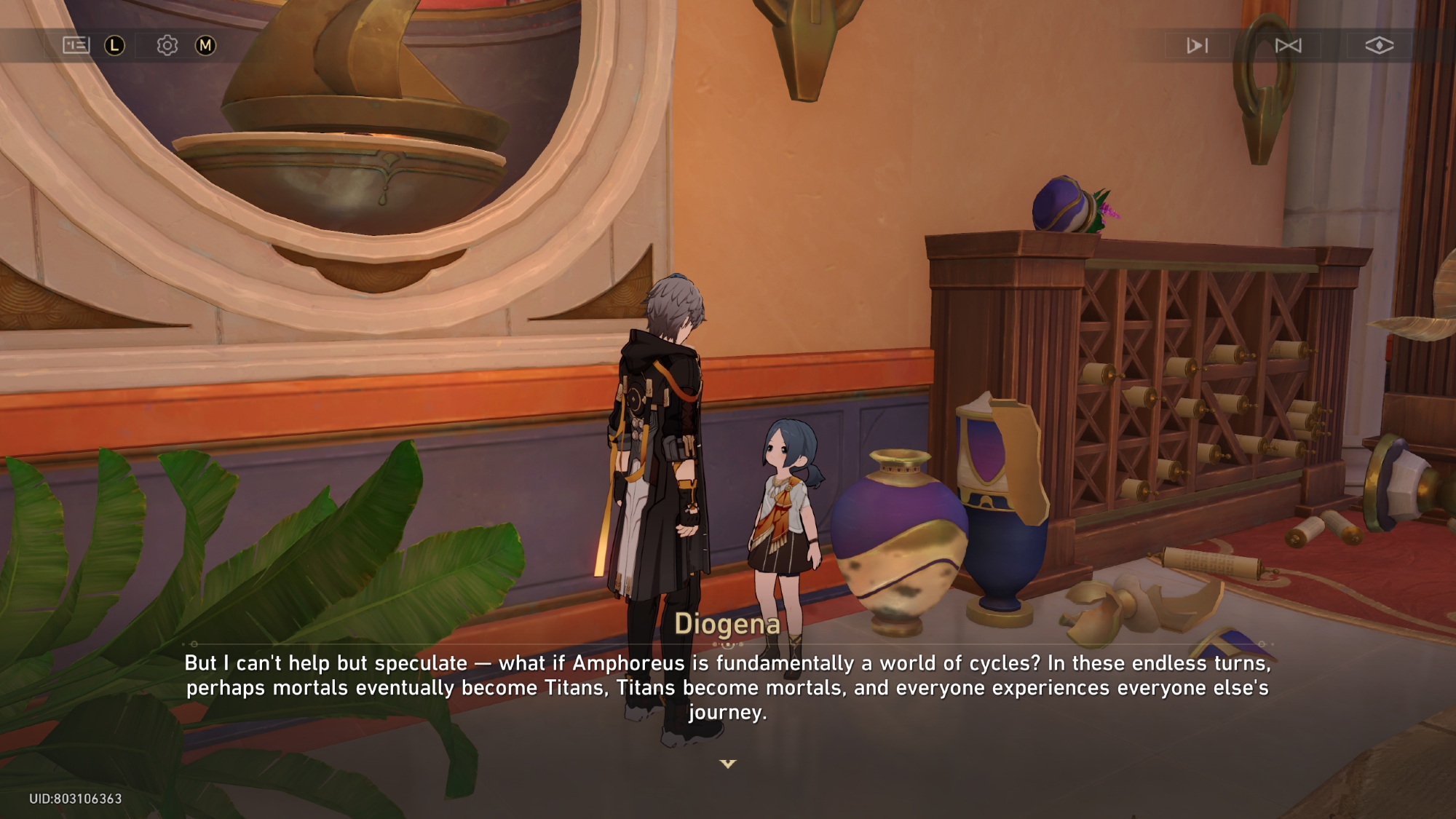Click the continue arrow below the dialogue
The width and height of the screenshot is (1456, 819).
coord(728,764)
